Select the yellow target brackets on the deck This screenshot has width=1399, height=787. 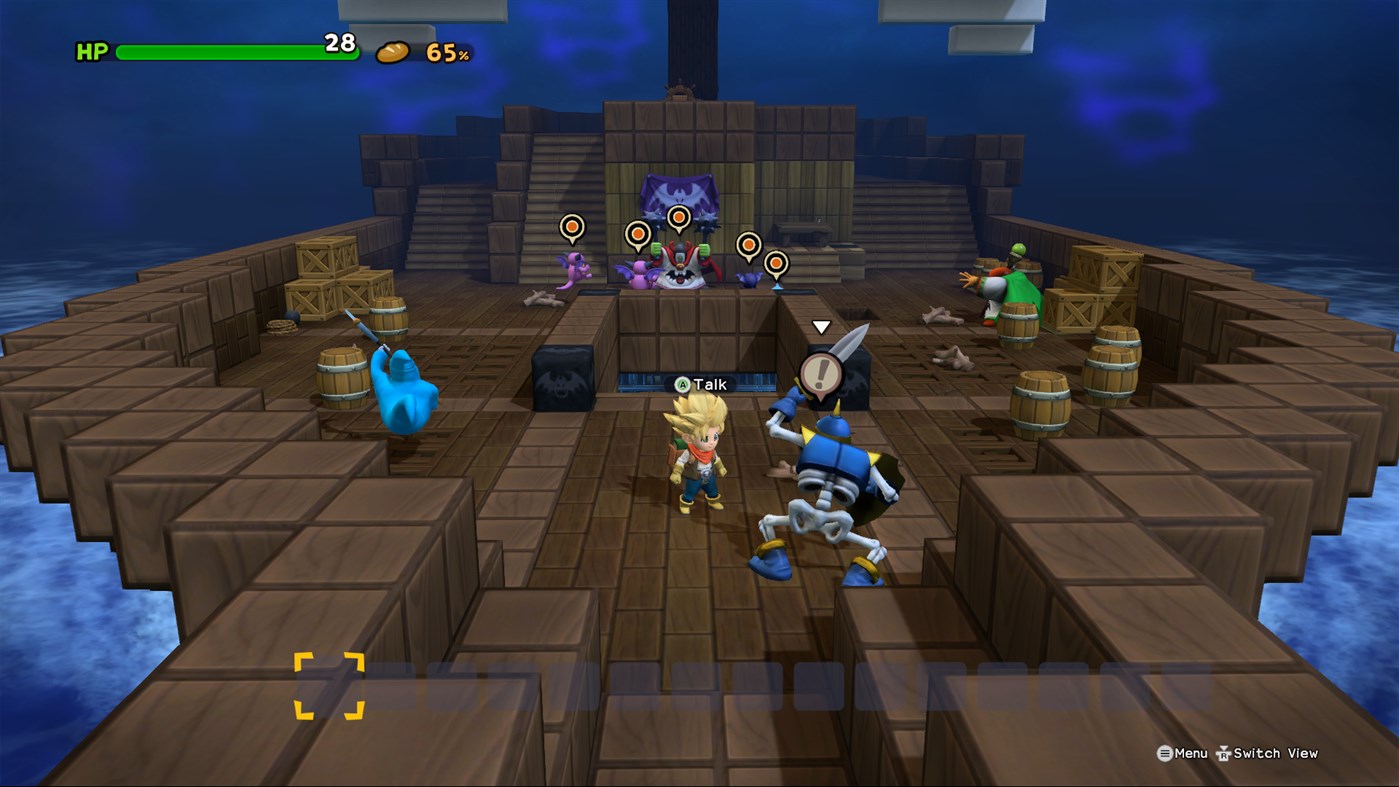332,683
